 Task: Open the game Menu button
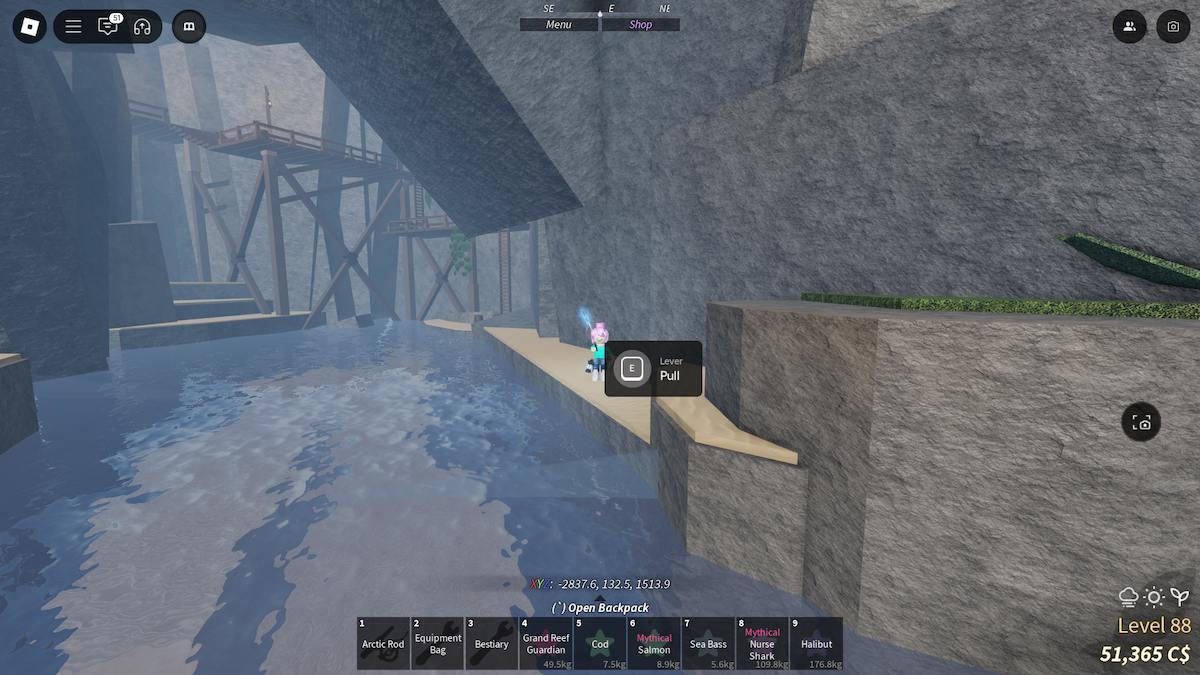click(x=559, y=25)
